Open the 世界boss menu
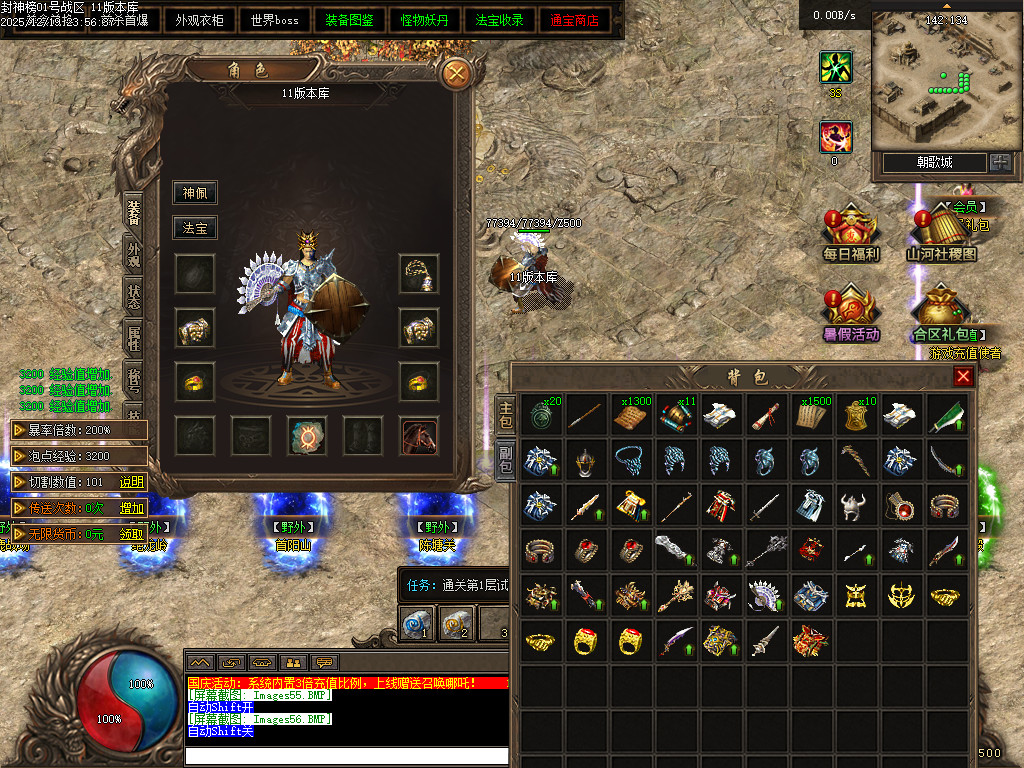 pyautogui.click(x=275, y=20)
